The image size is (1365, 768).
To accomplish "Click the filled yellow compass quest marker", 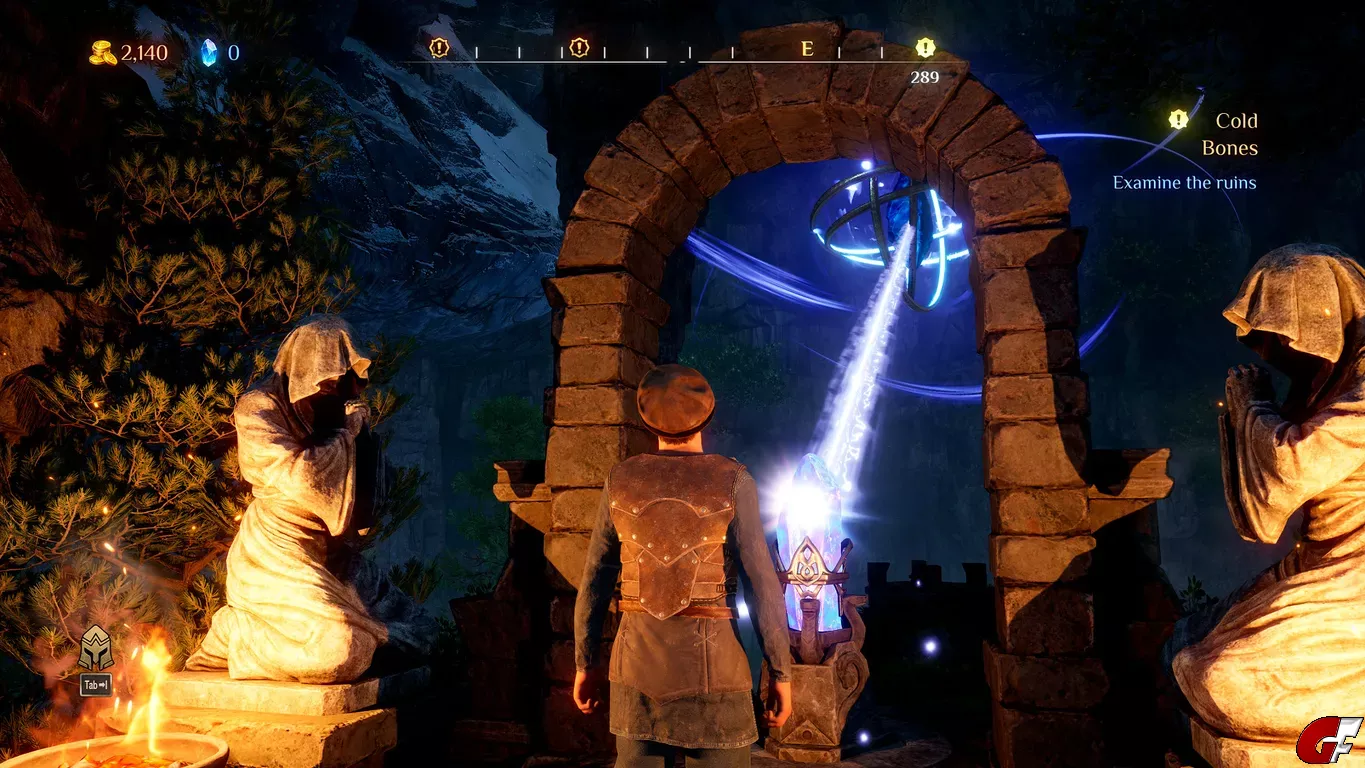I will pos(925,47).
